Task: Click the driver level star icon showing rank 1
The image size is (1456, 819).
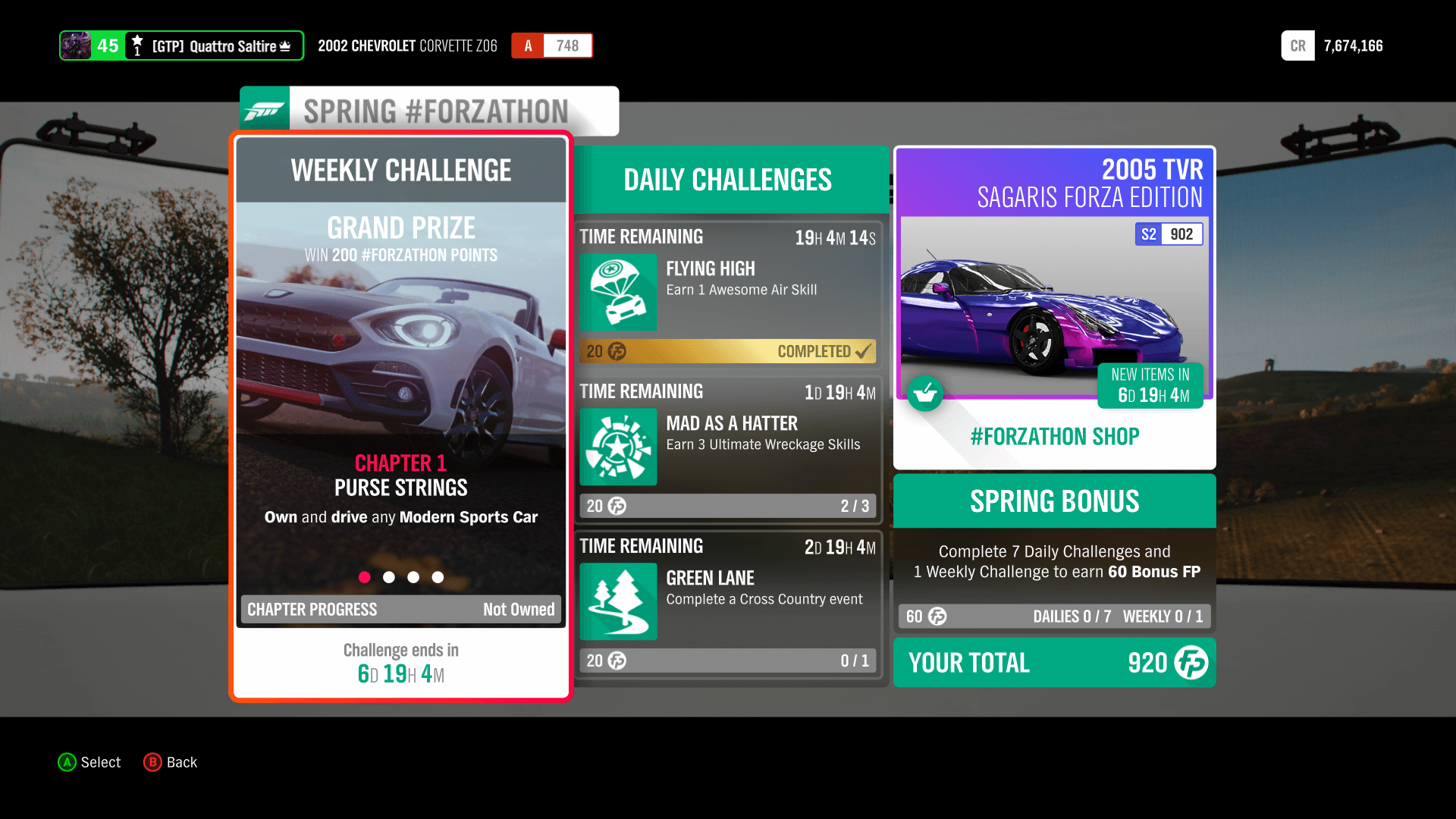Action: pyautogui.click(x=136, y=45)
